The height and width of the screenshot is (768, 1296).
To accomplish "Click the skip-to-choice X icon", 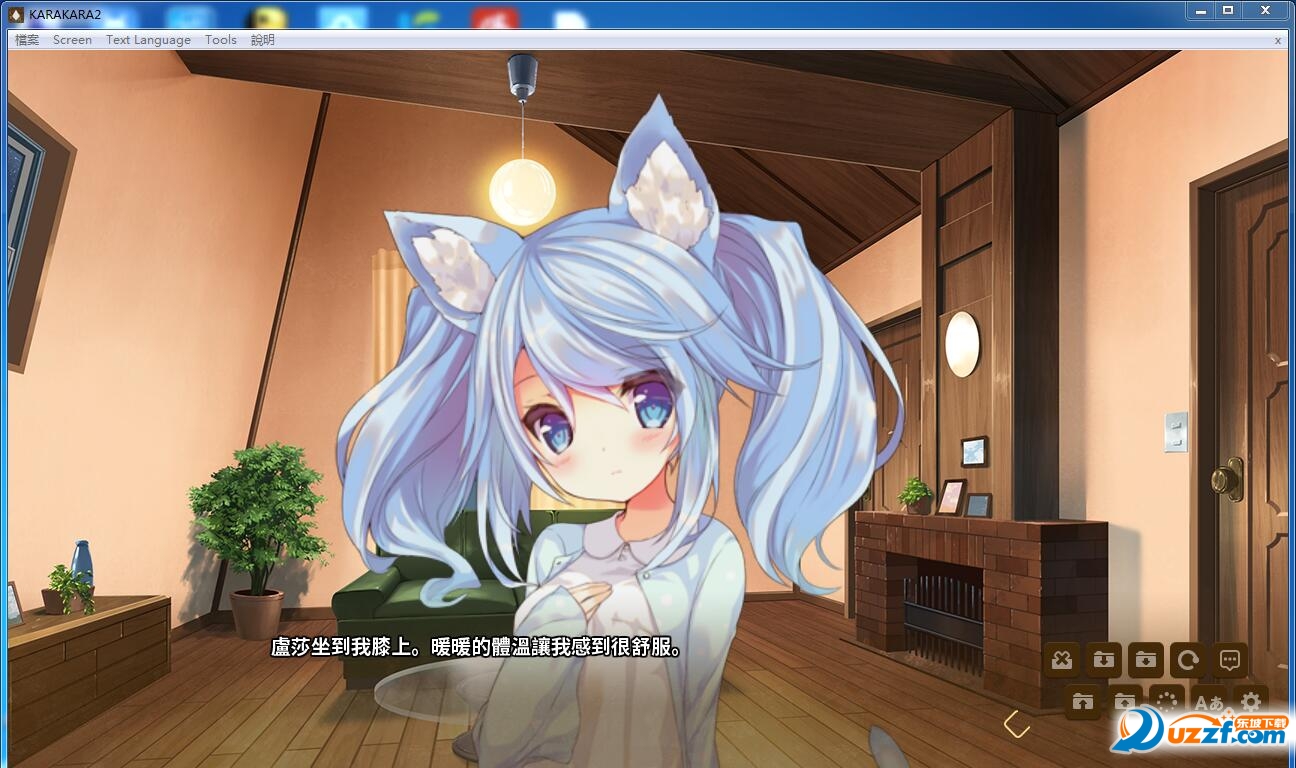I will (x=1061, y=660).
